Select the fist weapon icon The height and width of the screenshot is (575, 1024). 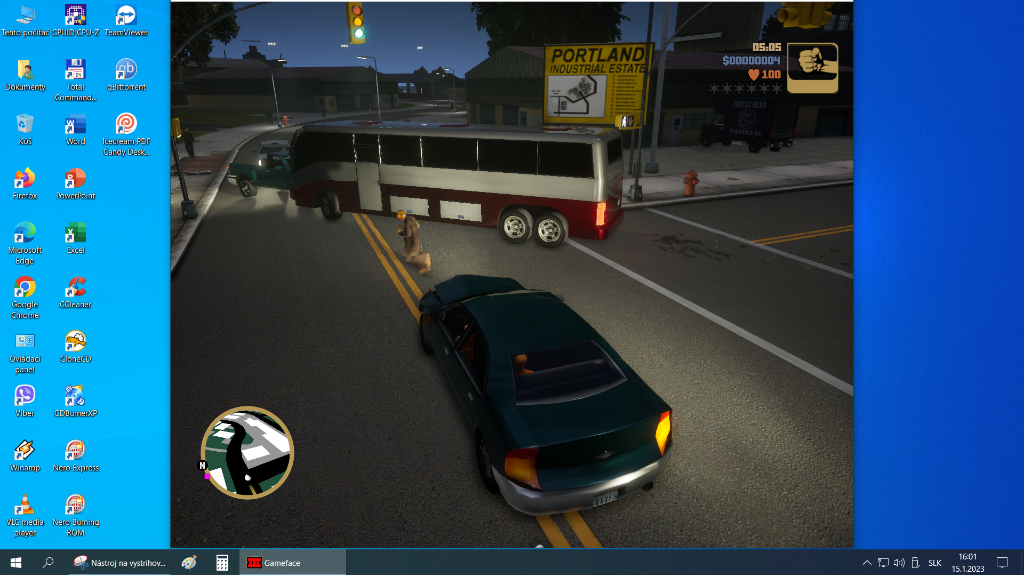[812, 67]
